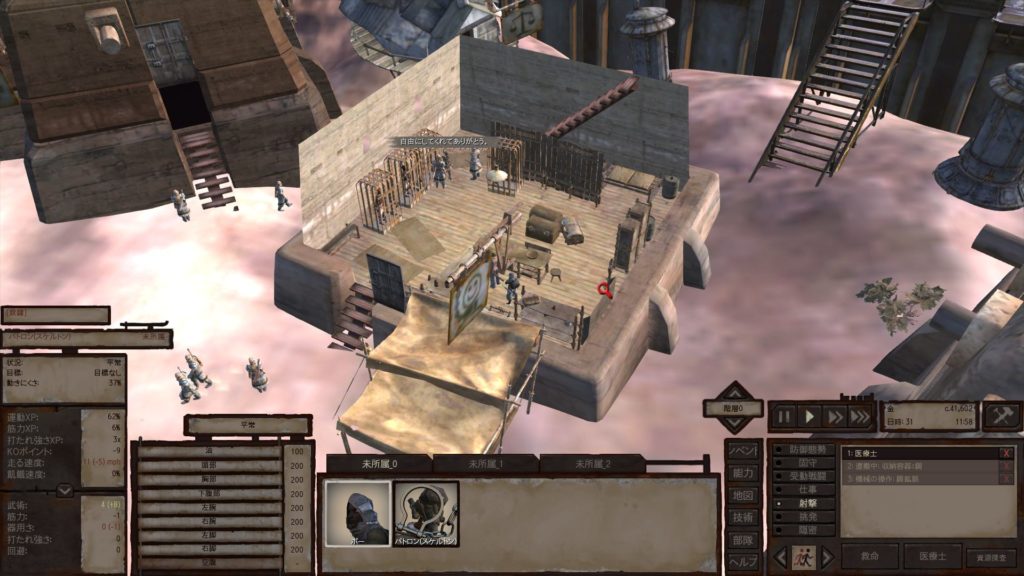Toggle the 射撃 ranged stance
Image resolution: width=1024 pixels, height=576 pixels.
click(803, 504)
